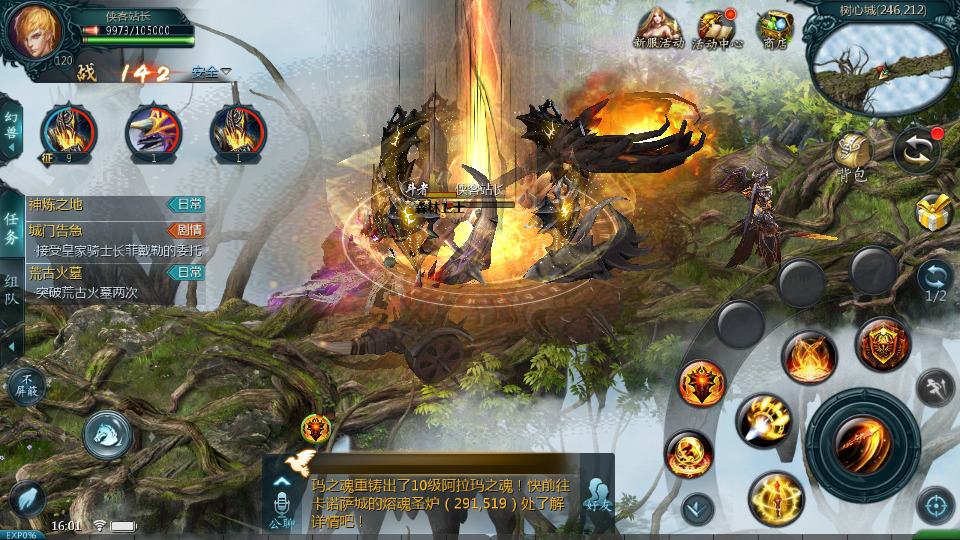The height and width of the screenshot is (540, 960).
Task: Open the 背包 backpack
Action: (853, 154)
